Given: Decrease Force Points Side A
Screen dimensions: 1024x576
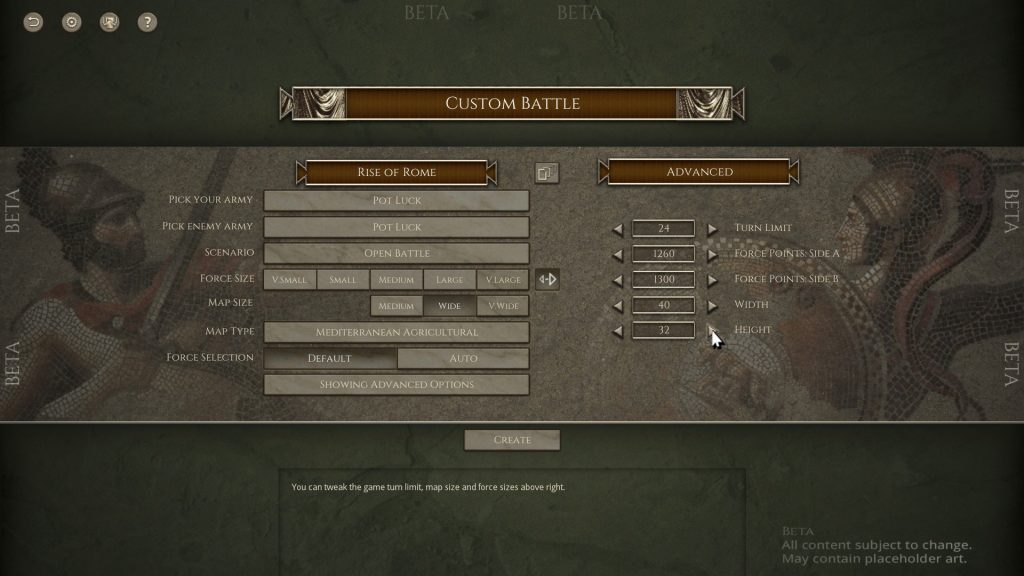Looking at the screenshot, I should pyautogui.click(x=617, y=254).
